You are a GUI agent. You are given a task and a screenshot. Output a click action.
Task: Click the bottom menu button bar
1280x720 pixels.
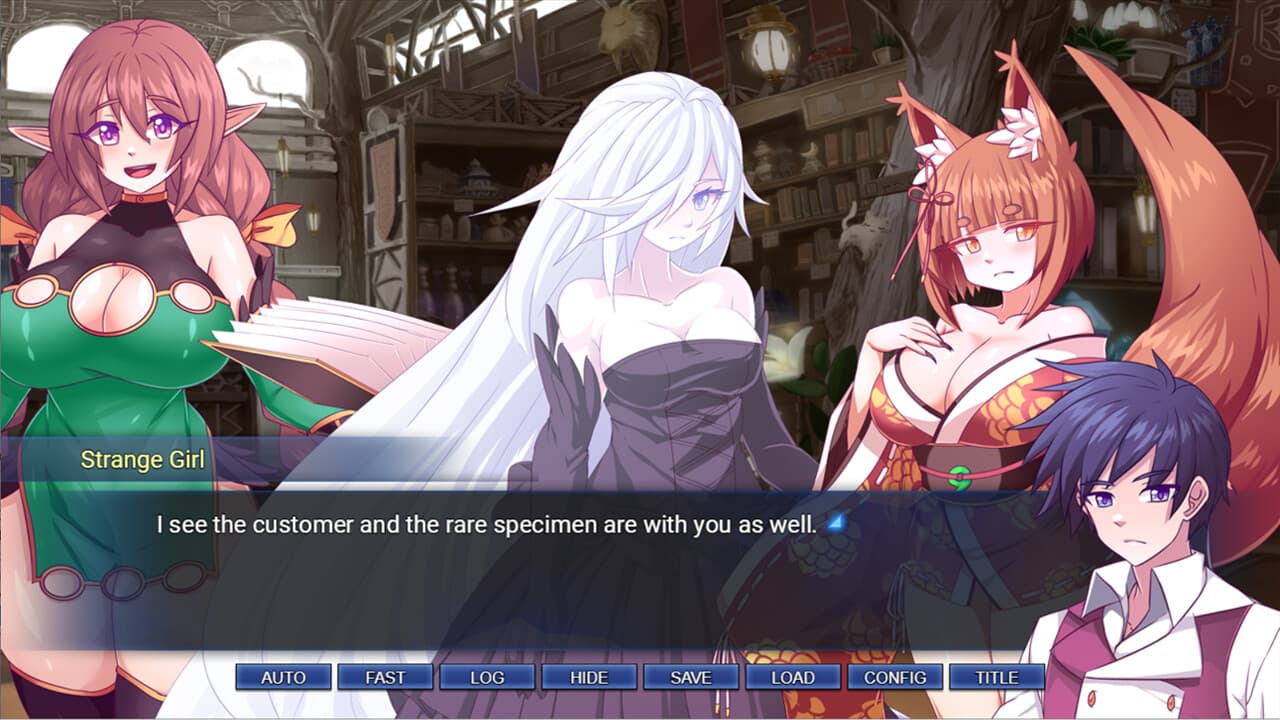click(x=640, y=677)
